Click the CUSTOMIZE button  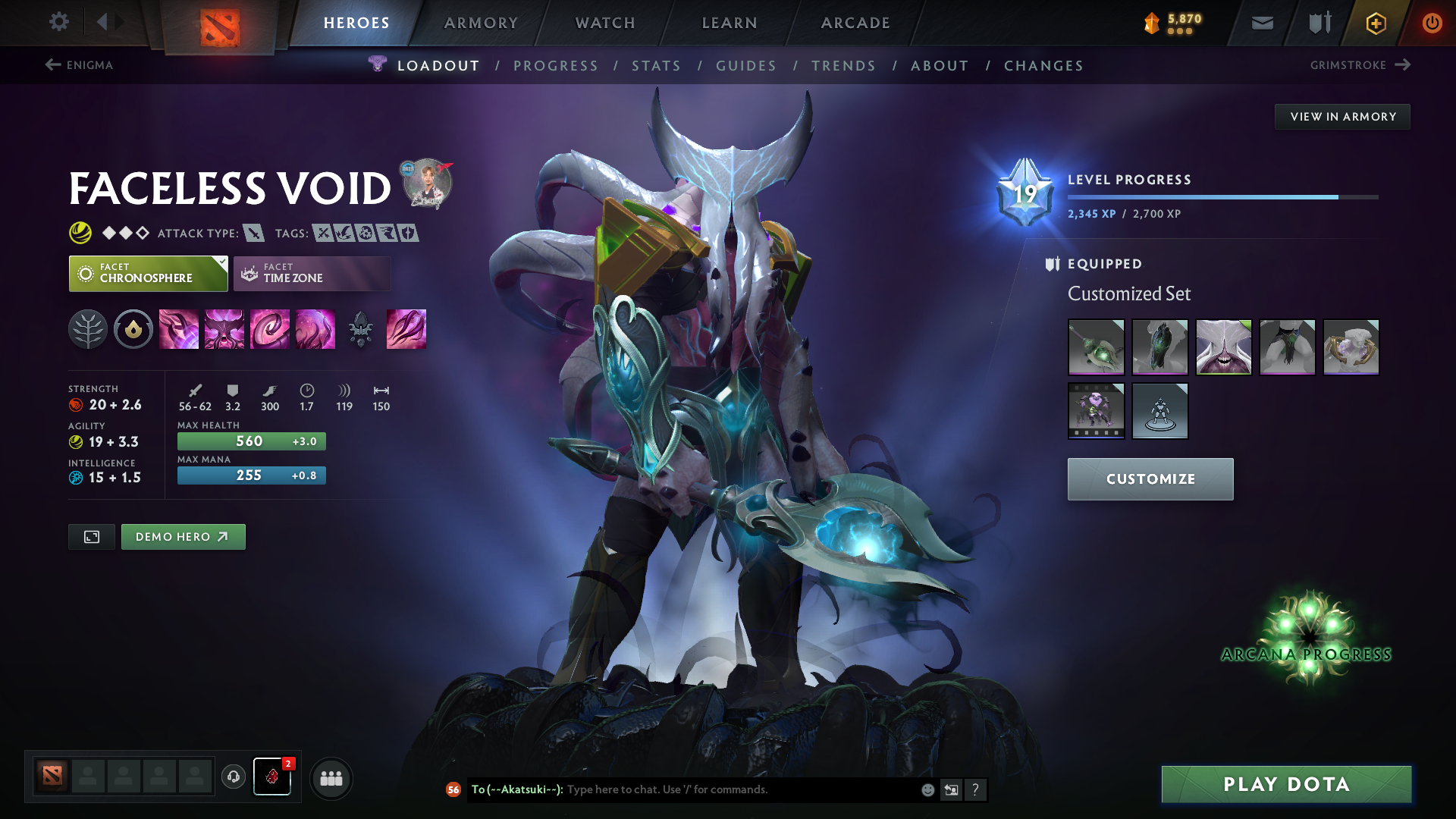tap(1150, 479)
